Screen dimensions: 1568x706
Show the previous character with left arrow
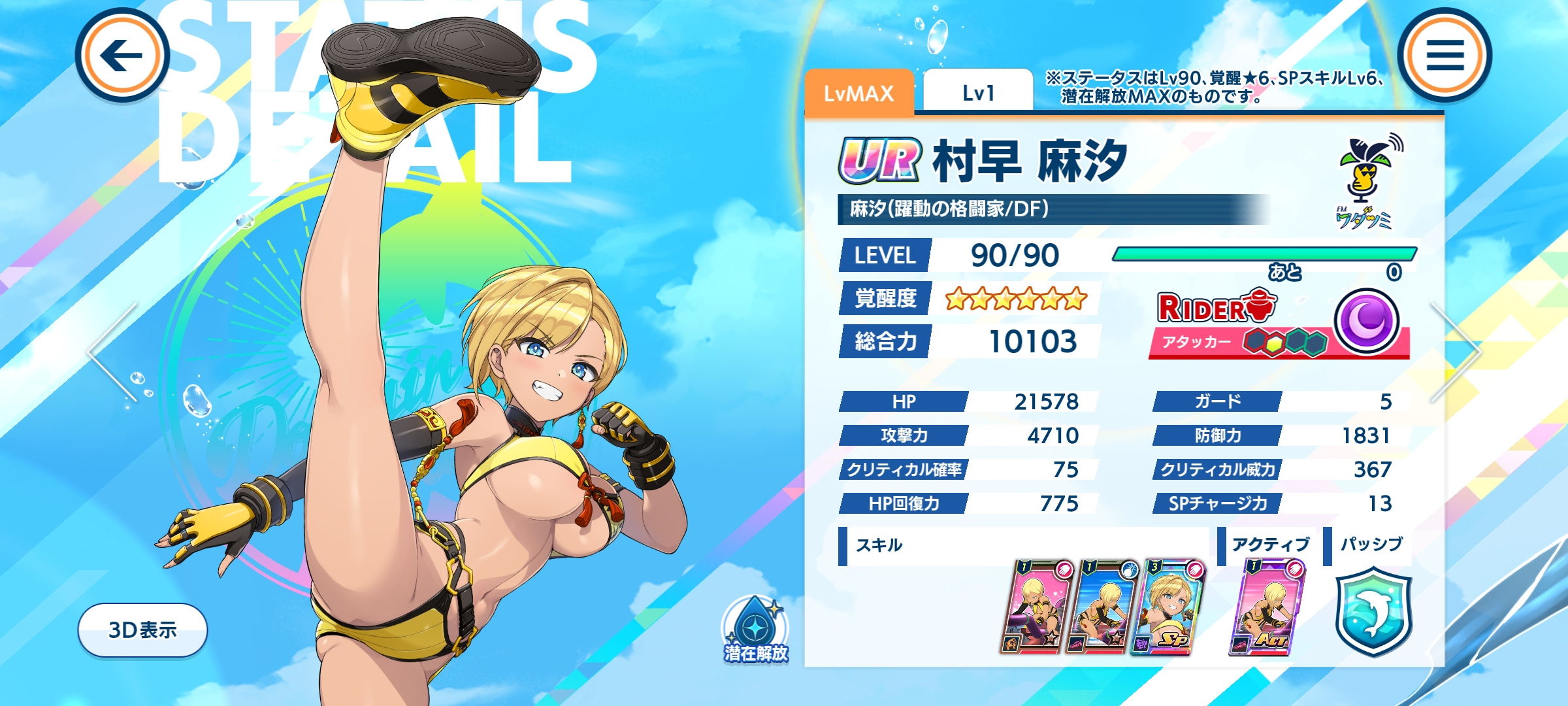[x=114, y=352]
